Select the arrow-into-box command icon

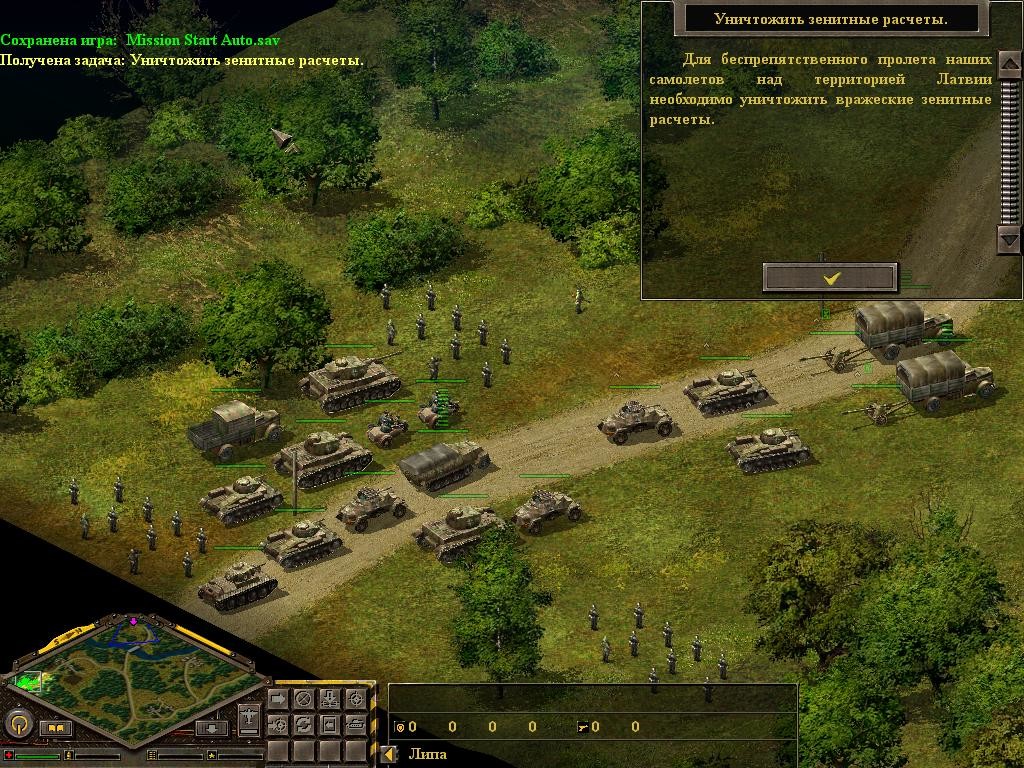tap(329, 723)
